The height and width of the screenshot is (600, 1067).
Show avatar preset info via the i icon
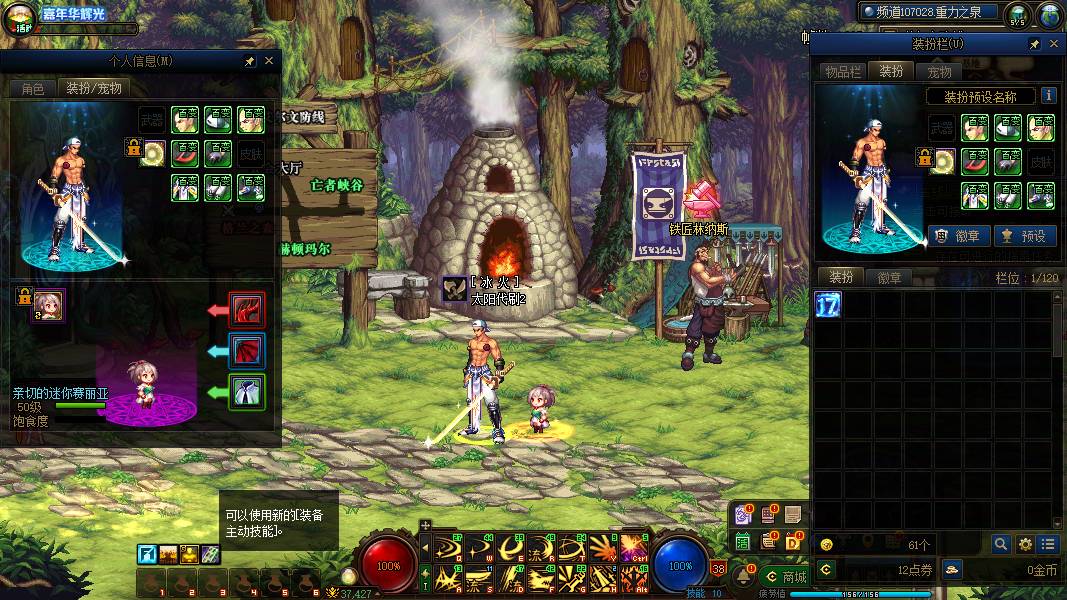click(x=1048, y=96)
